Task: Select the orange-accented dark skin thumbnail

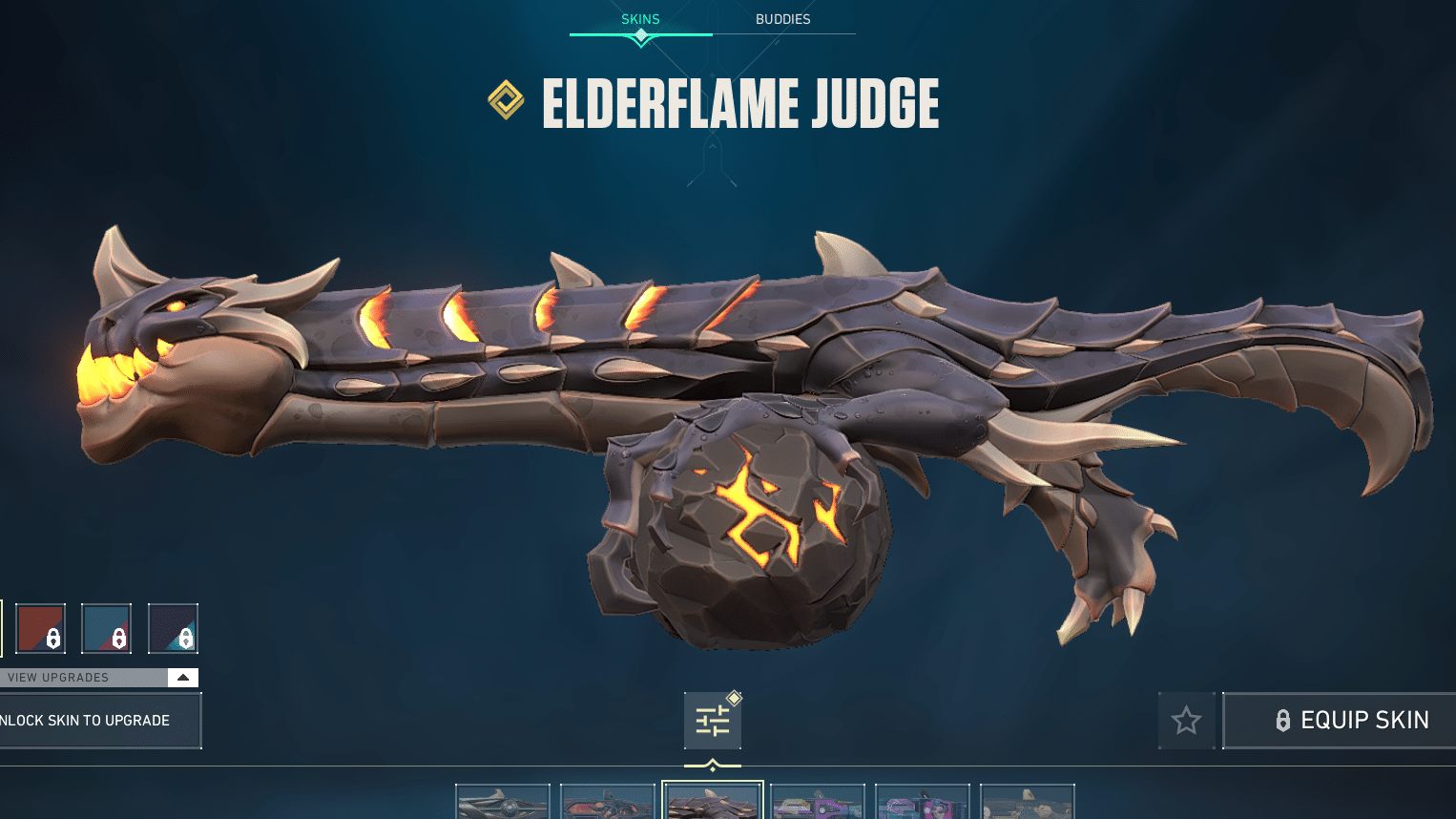Action: coord(608,803)
